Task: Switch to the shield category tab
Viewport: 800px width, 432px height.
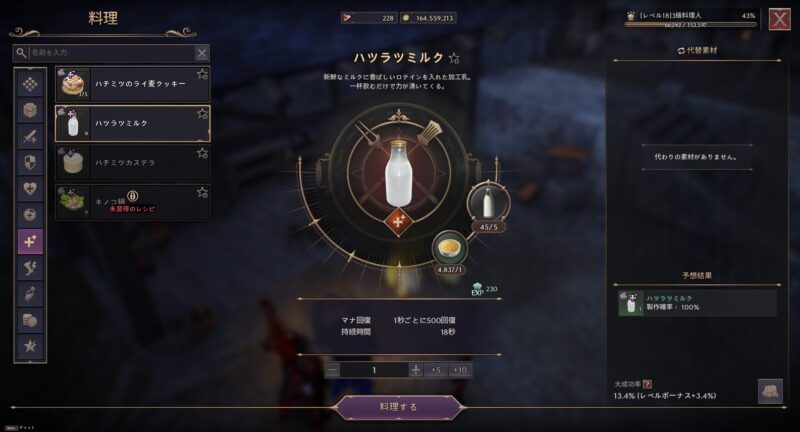Action: (x=30, y=162)
